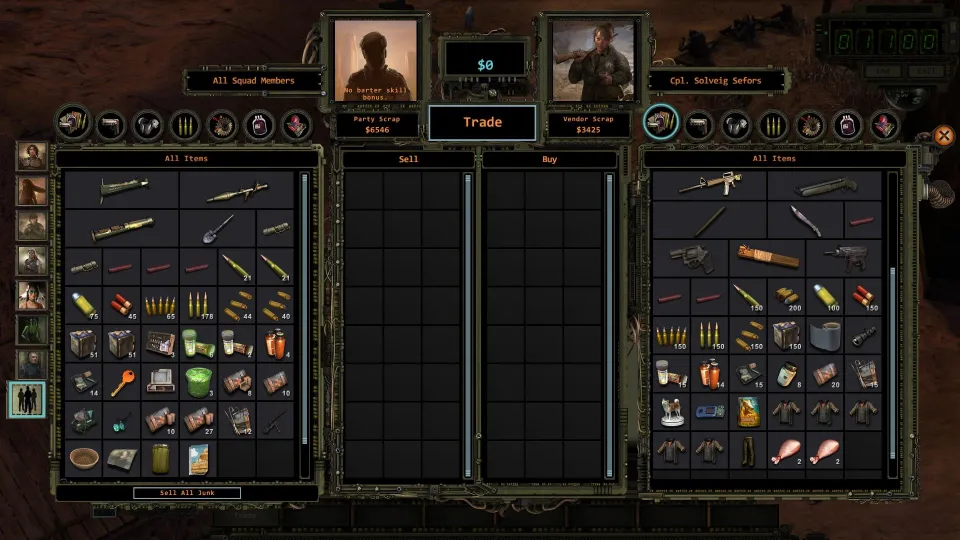Select the combat knife in vendor stock
The height and width of the screenshot is (540, 960).
tap(805, 220)
